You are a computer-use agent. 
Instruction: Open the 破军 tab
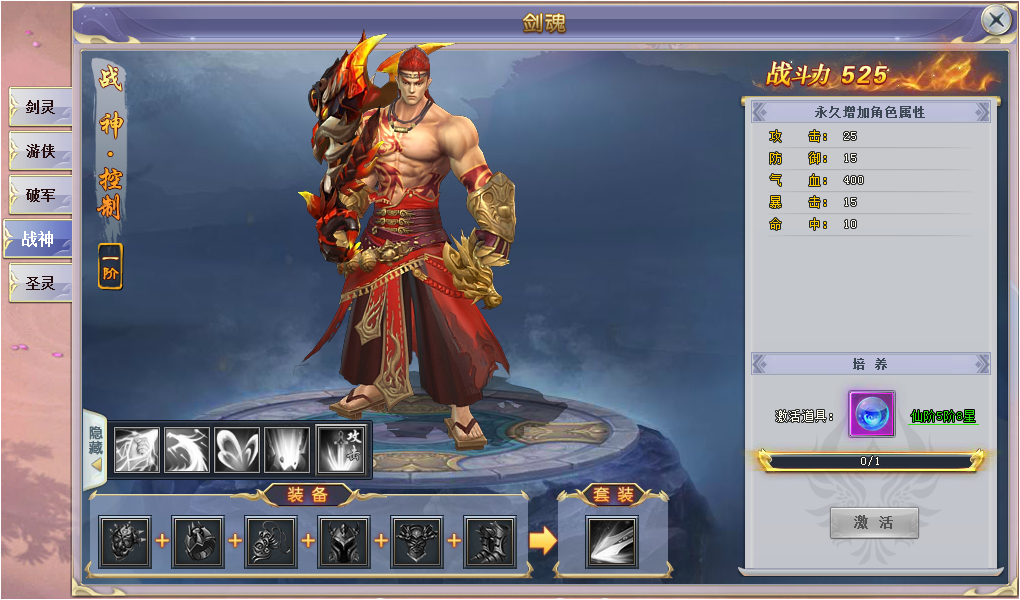point(40,195)
